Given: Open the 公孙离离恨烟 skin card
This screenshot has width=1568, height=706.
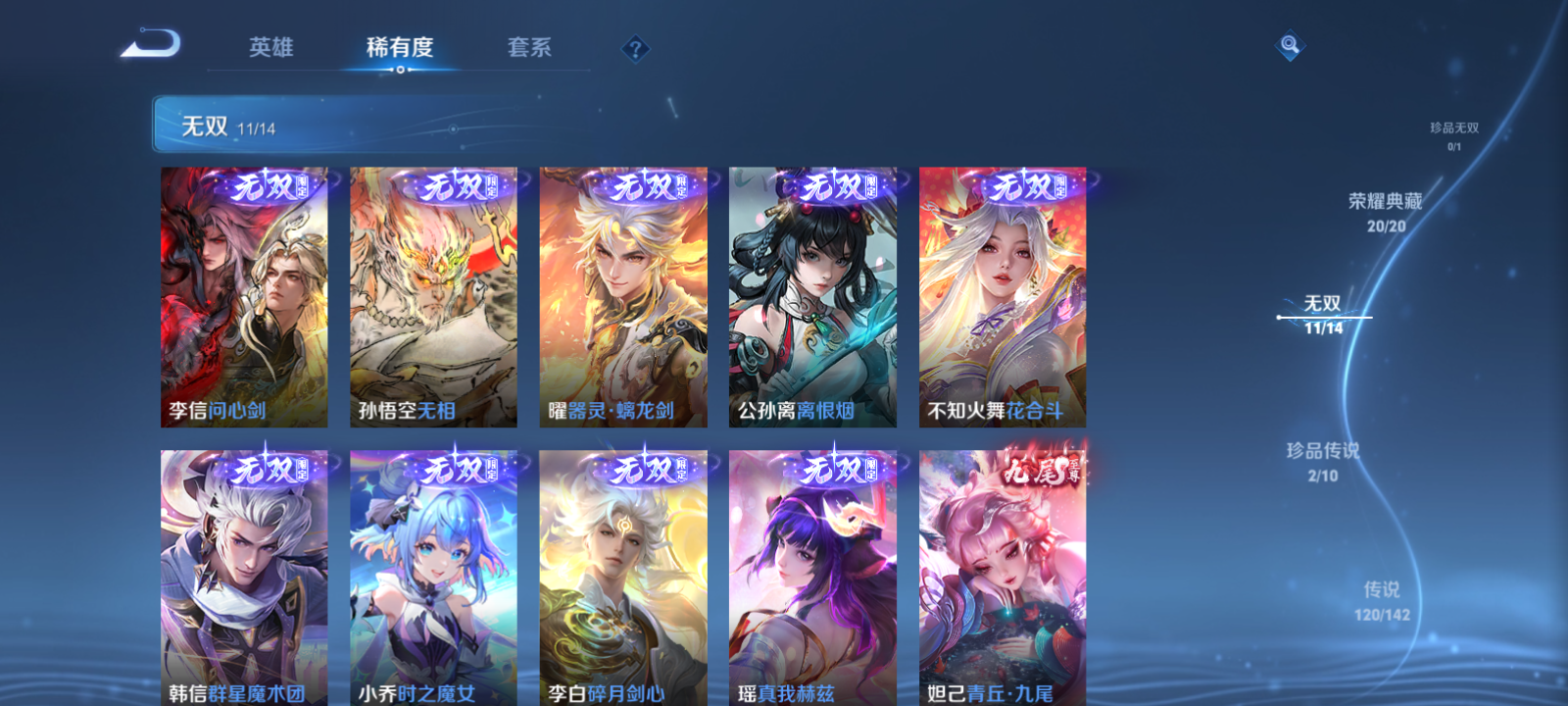Looking at the screenshot, I should (813, 296).
